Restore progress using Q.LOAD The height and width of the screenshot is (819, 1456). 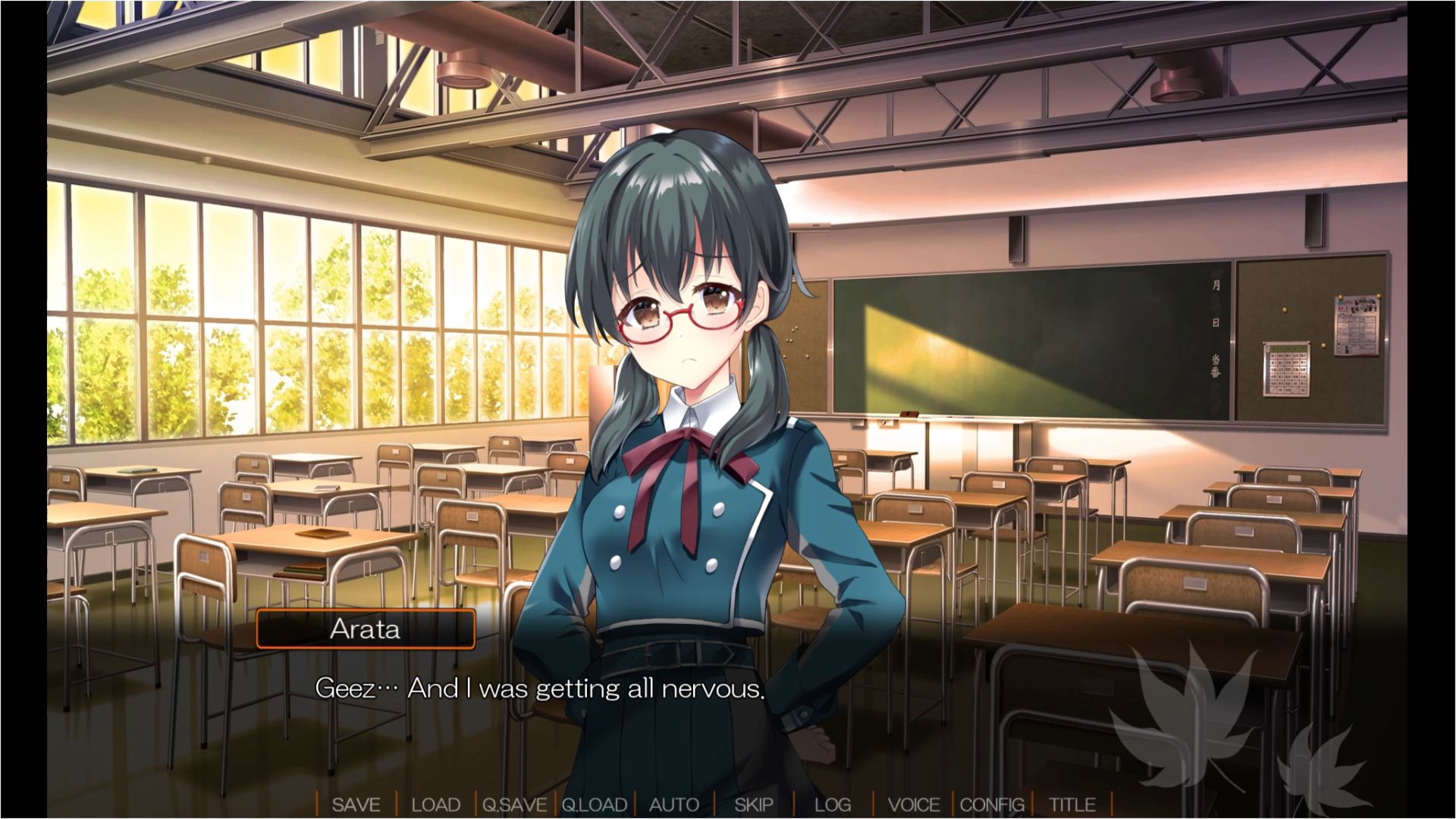(x=594, y=805)
